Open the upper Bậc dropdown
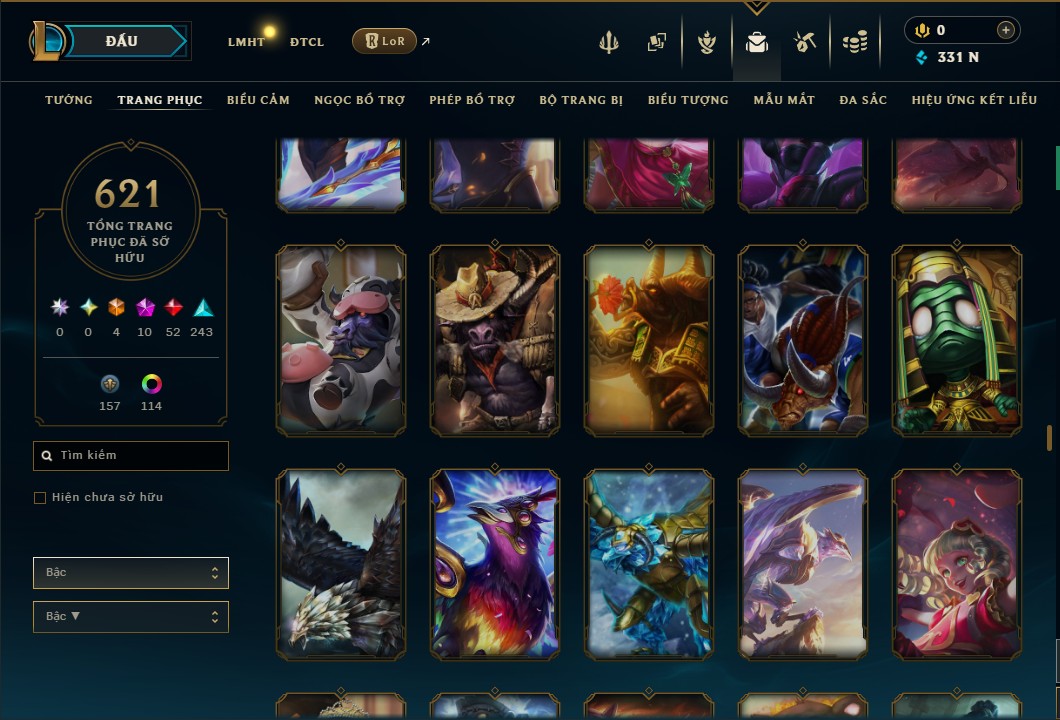 pyautogui.click(x=131, y=573)
